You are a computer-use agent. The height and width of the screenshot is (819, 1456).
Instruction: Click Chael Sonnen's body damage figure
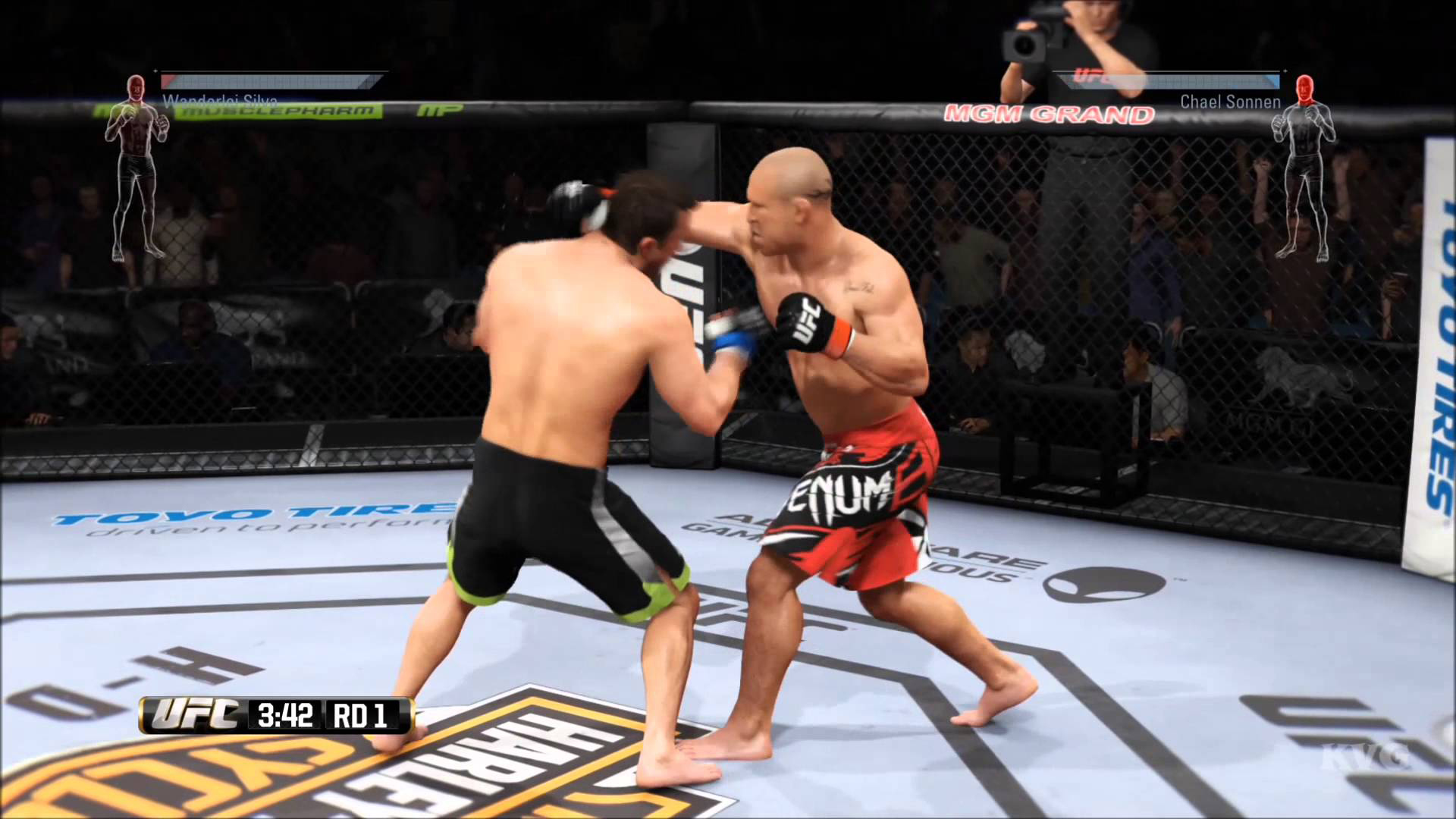point(1304,168)
